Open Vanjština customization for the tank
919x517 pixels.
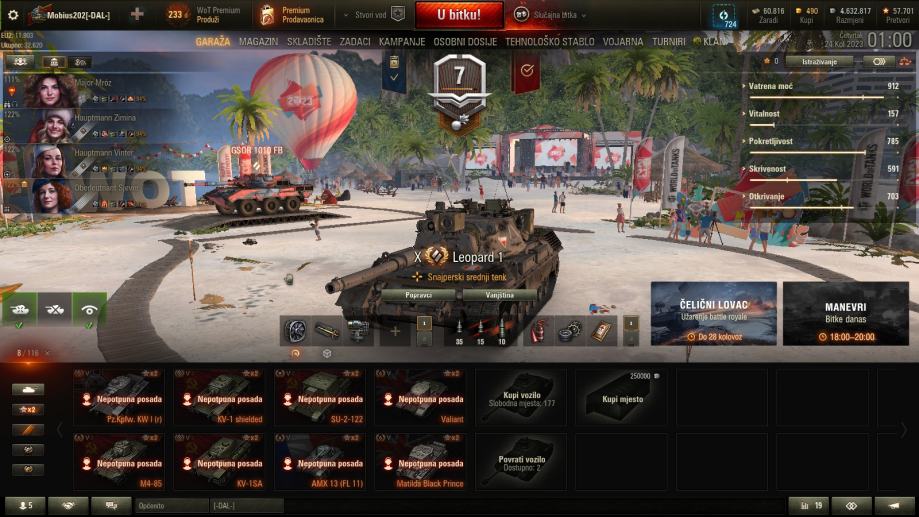coord(500,295)
